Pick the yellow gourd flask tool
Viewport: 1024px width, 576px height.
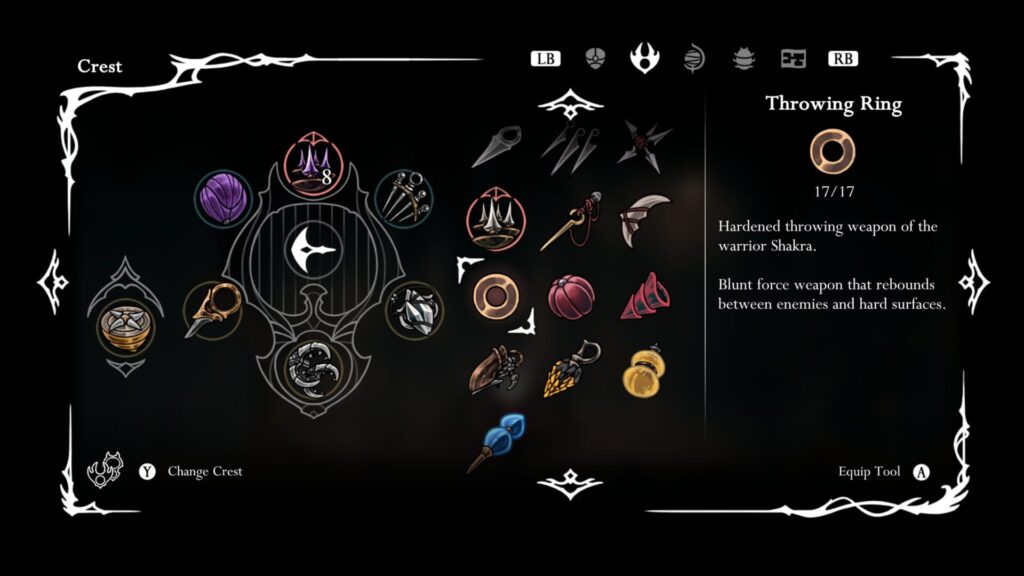[643, 368]
